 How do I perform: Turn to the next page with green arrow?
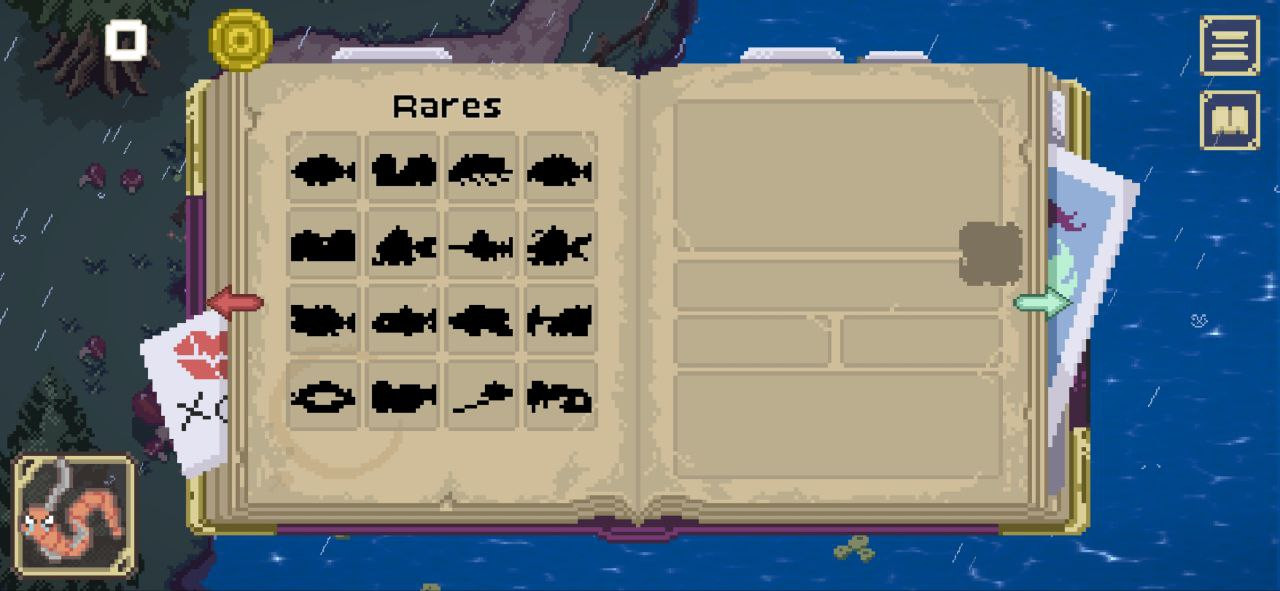tap(1042, 302)
